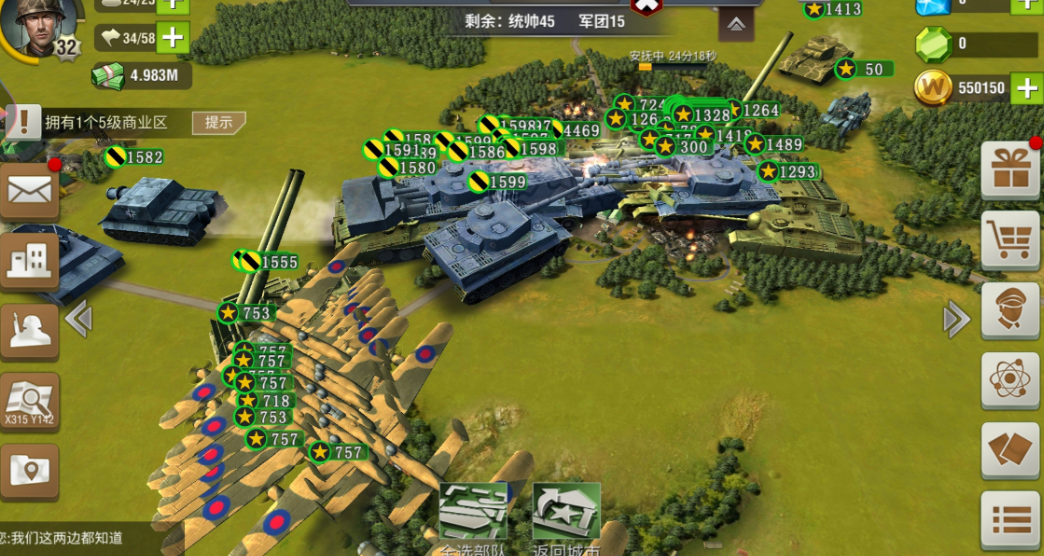Open the cards menu icon
This screenshot has width=1044, height=556.
point(1010,450)
